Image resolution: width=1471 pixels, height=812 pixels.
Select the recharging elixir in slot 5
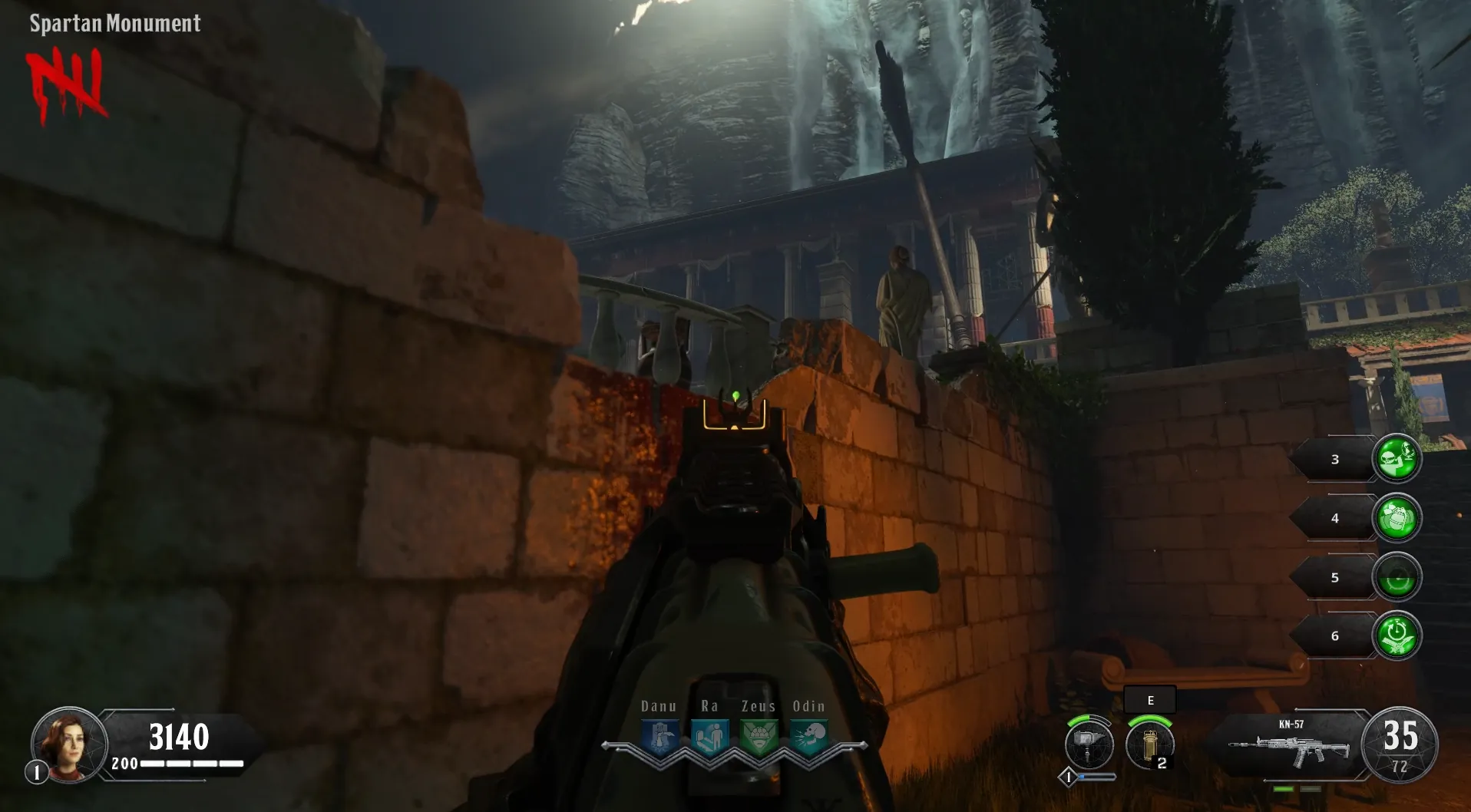point(1397,577)
